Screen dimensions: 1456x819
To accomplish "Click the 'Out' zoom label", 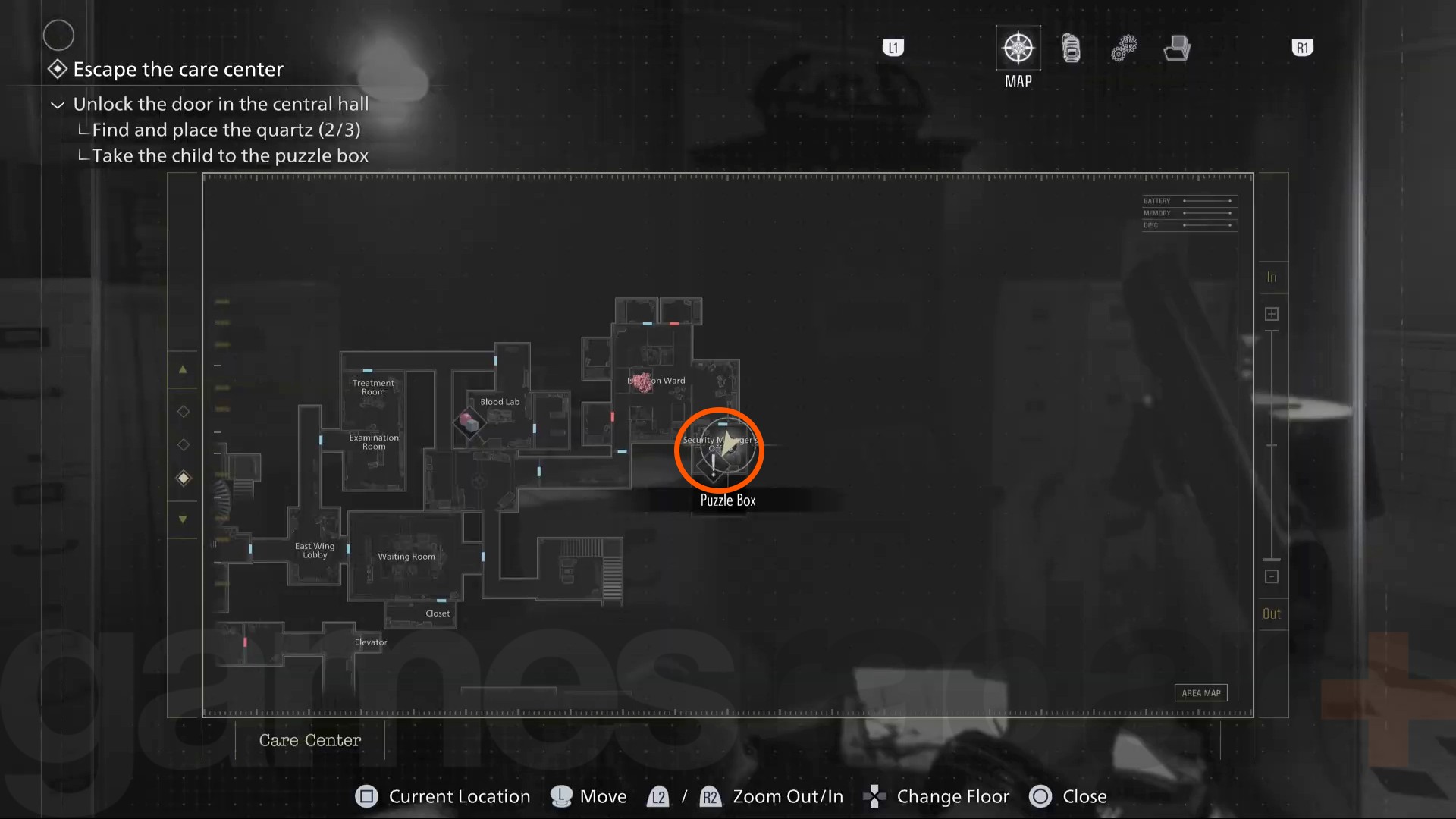I will pos(1272,613).
